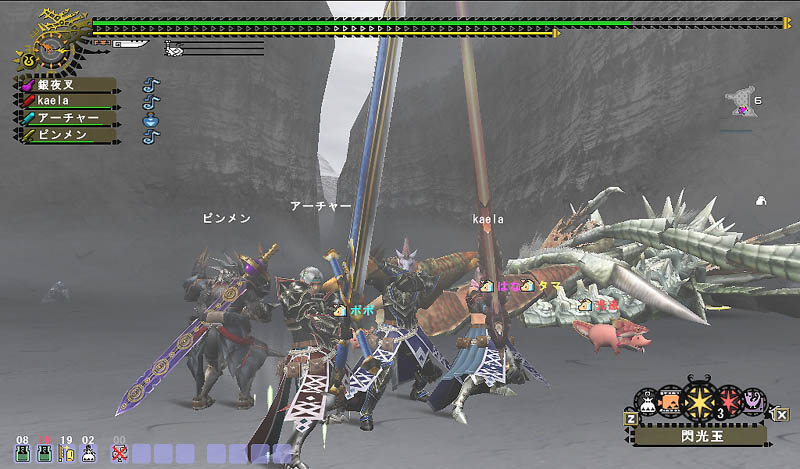This screenshot has width=800, height=469.
Task: Click the crossed-out shortcut slot
Action: click(x=119, y=453)
